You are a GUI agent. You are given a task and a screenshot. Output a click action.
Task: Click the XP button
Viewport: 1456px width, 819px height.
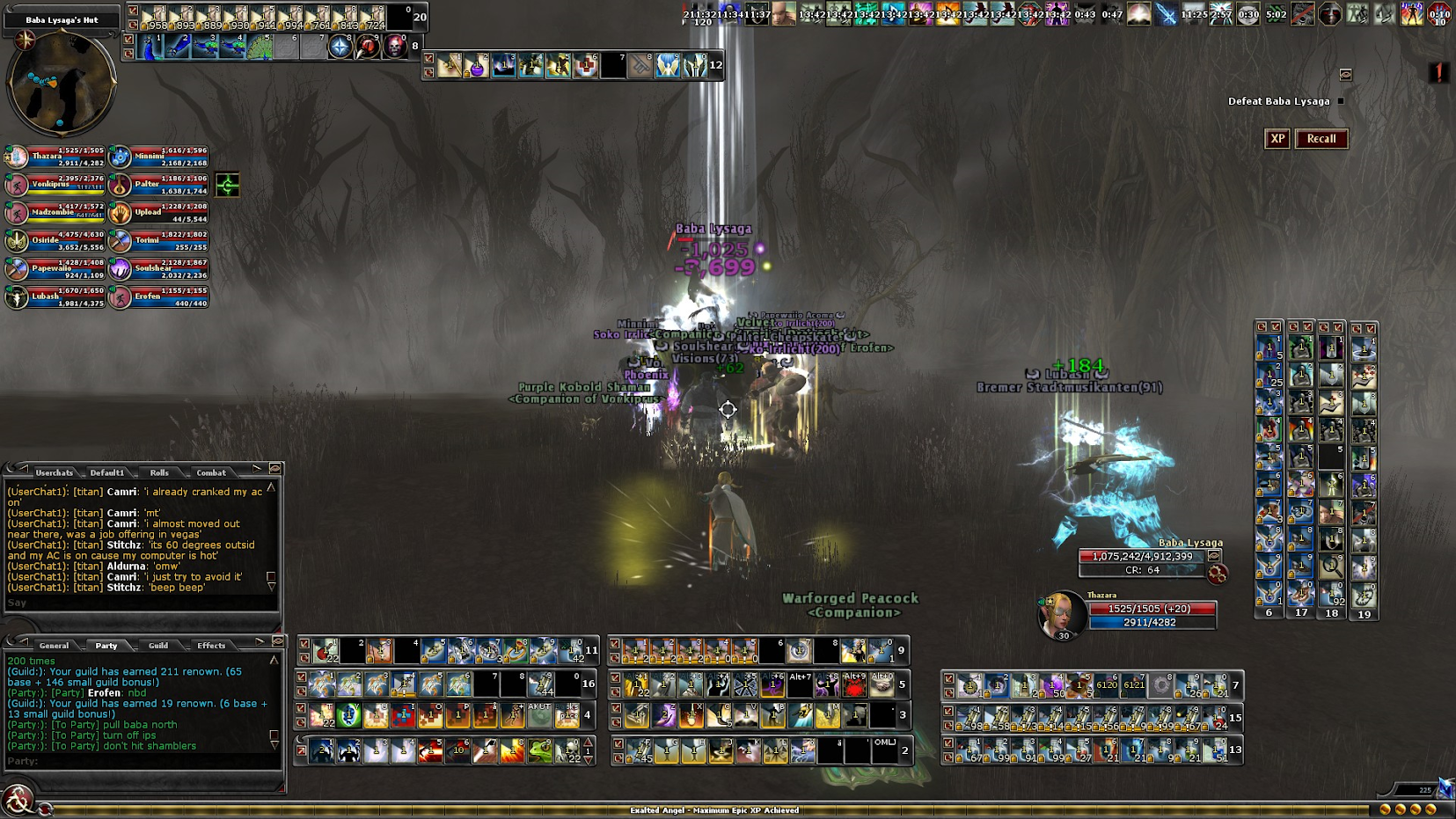(1277, 139)
